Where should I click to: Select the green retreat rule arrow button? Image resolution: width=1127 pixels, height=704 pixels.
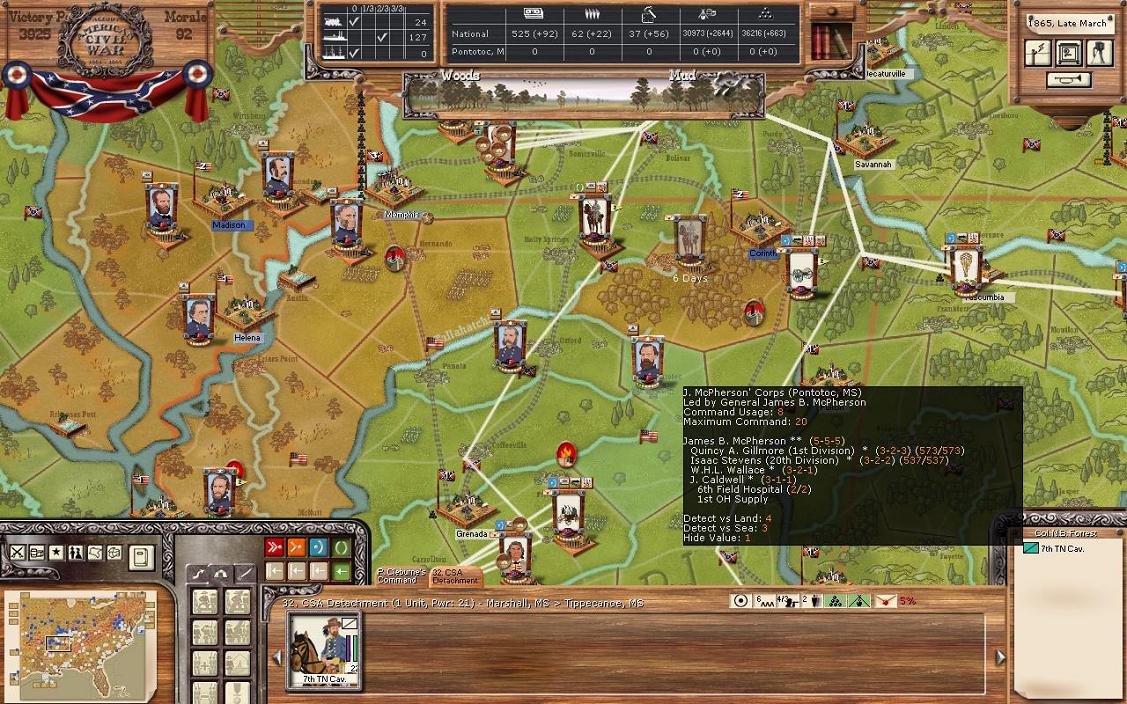click(x=342, y=571)
